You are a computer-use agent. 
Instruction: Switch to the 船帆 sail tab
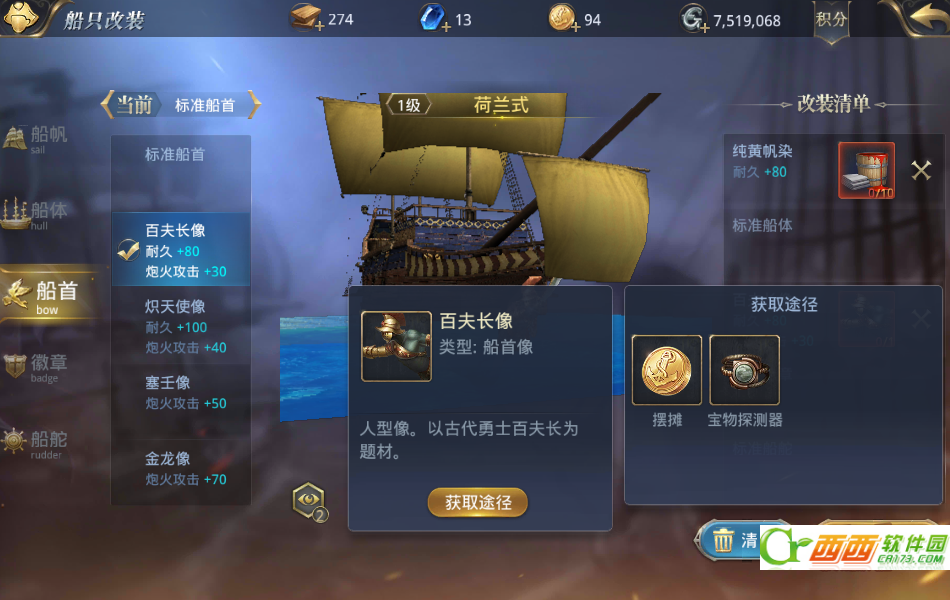(x=40, y=138)
